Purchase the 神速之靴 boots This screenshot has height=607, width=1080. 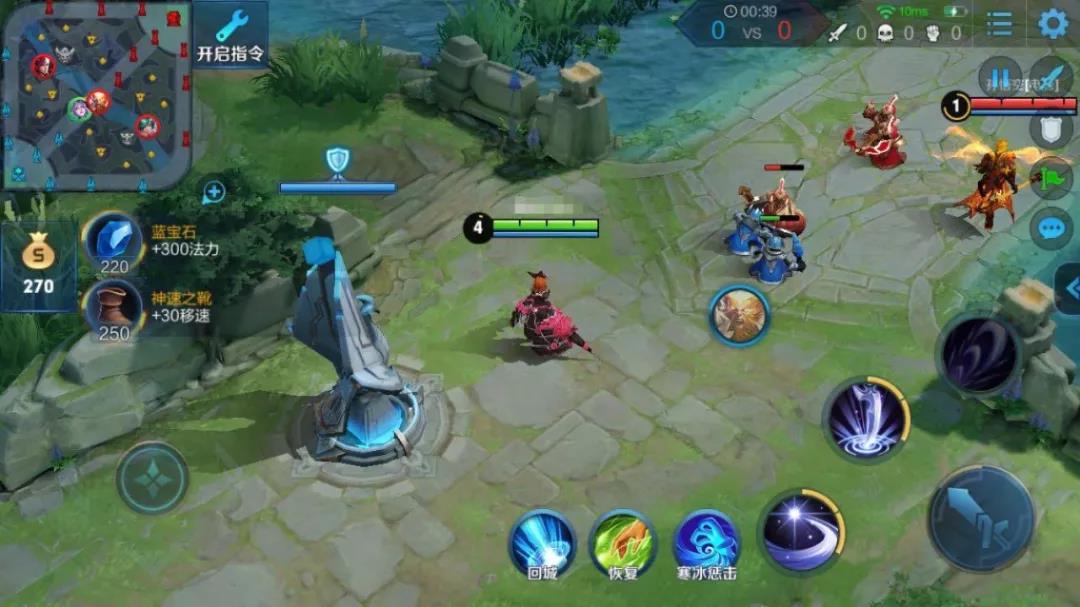click(x=113, y=308)
